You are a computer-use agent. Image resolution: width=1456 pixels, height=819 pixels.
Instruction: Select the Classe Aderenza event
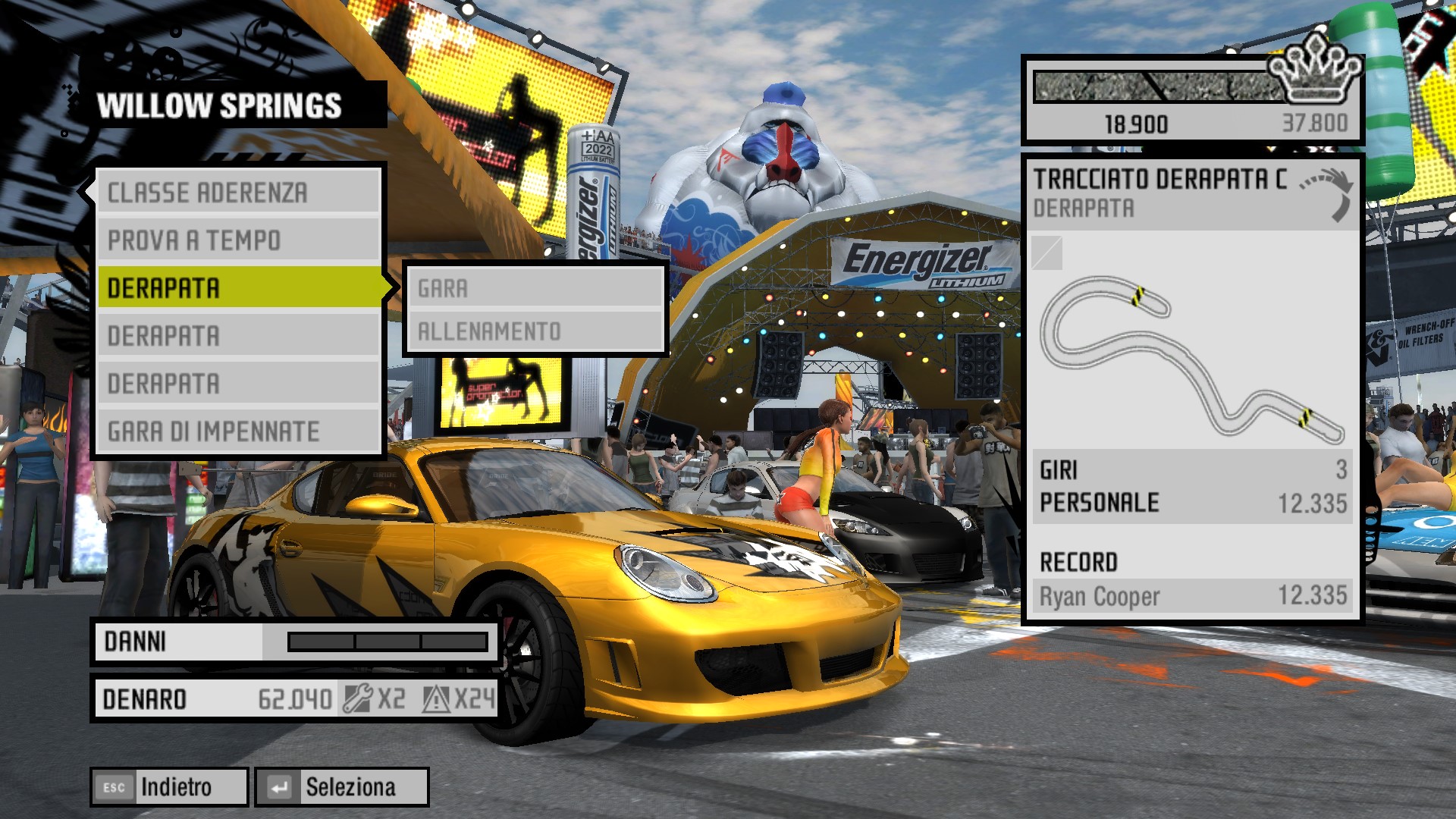[x=238, y=193]
